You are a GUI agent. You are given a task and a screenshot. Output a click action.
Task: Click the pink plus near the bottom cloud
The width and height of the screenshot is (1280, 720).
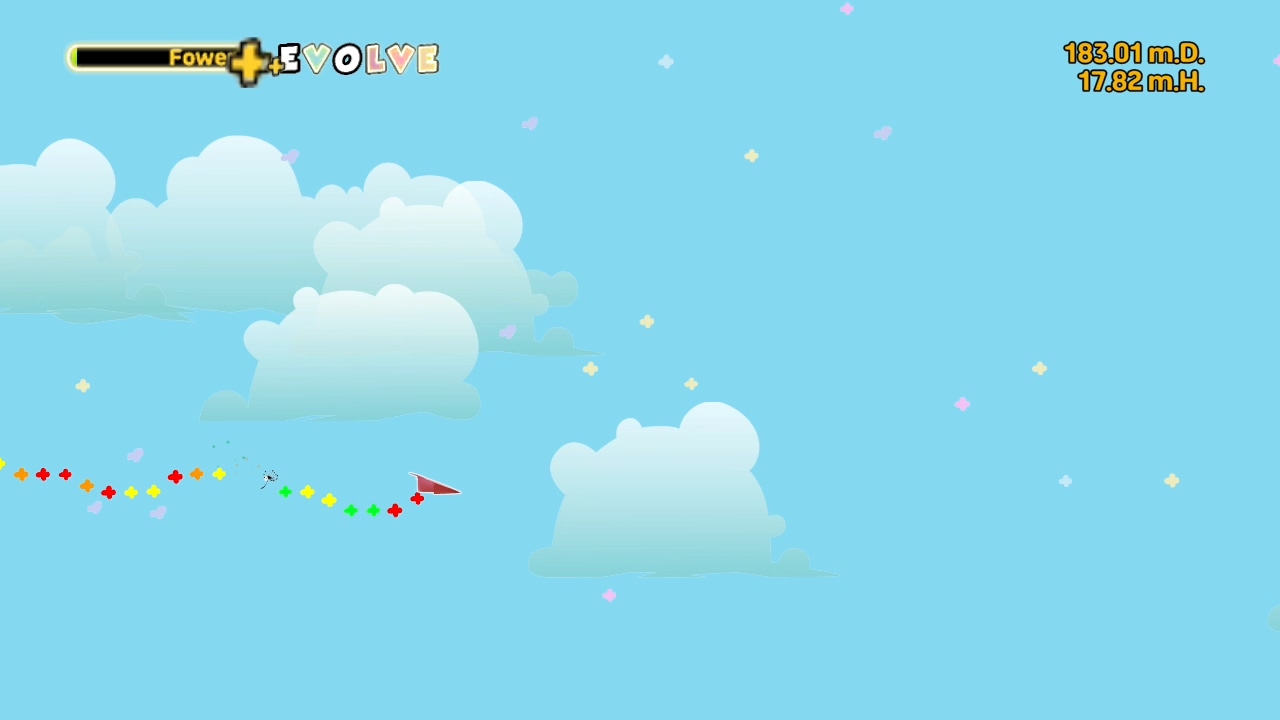pyautogui.click(x=609, y=595)
